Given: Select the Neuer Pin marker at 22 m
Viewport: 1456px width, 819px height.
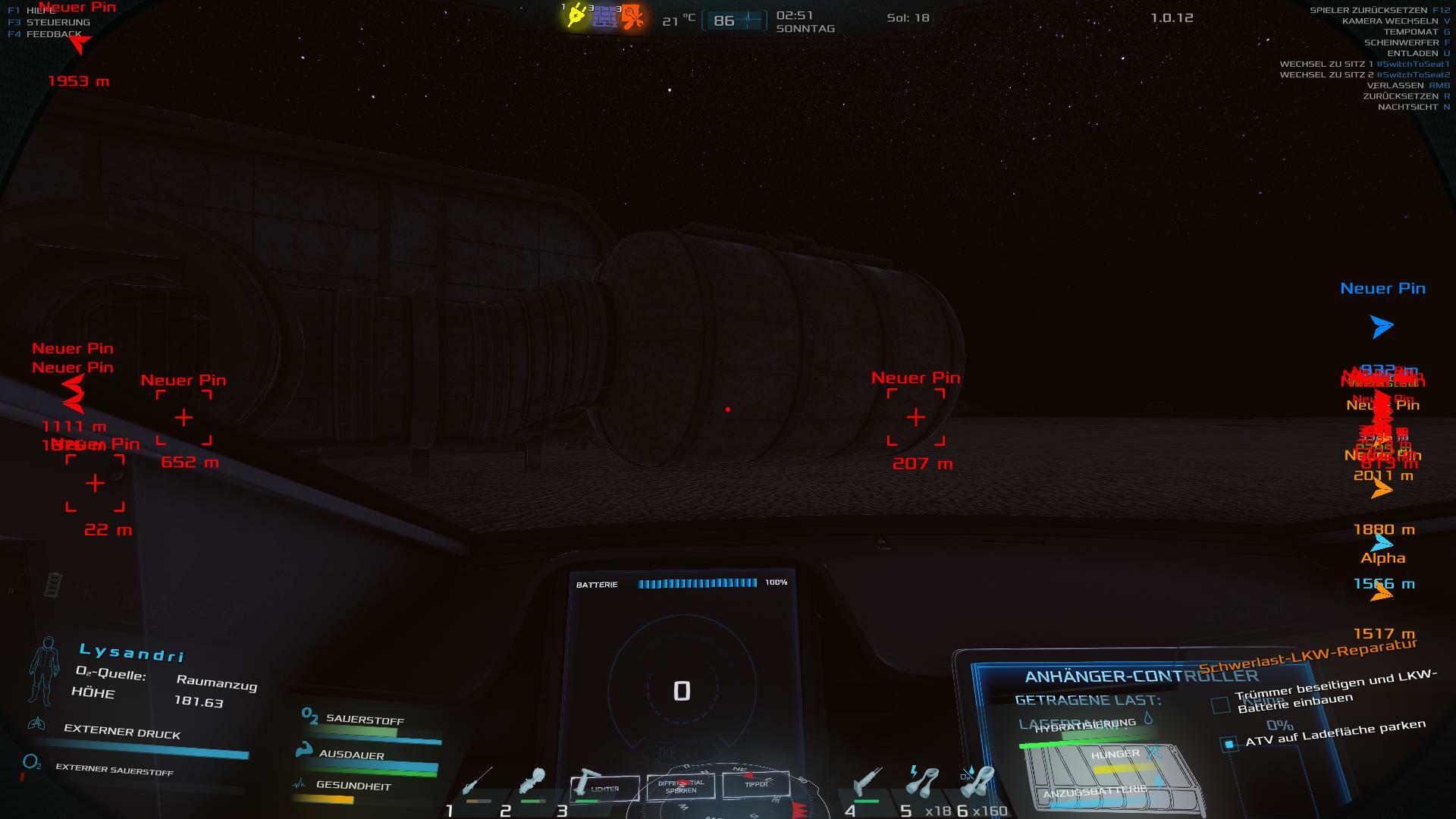Looking at the screenshot, I should [x=95, y=483].
